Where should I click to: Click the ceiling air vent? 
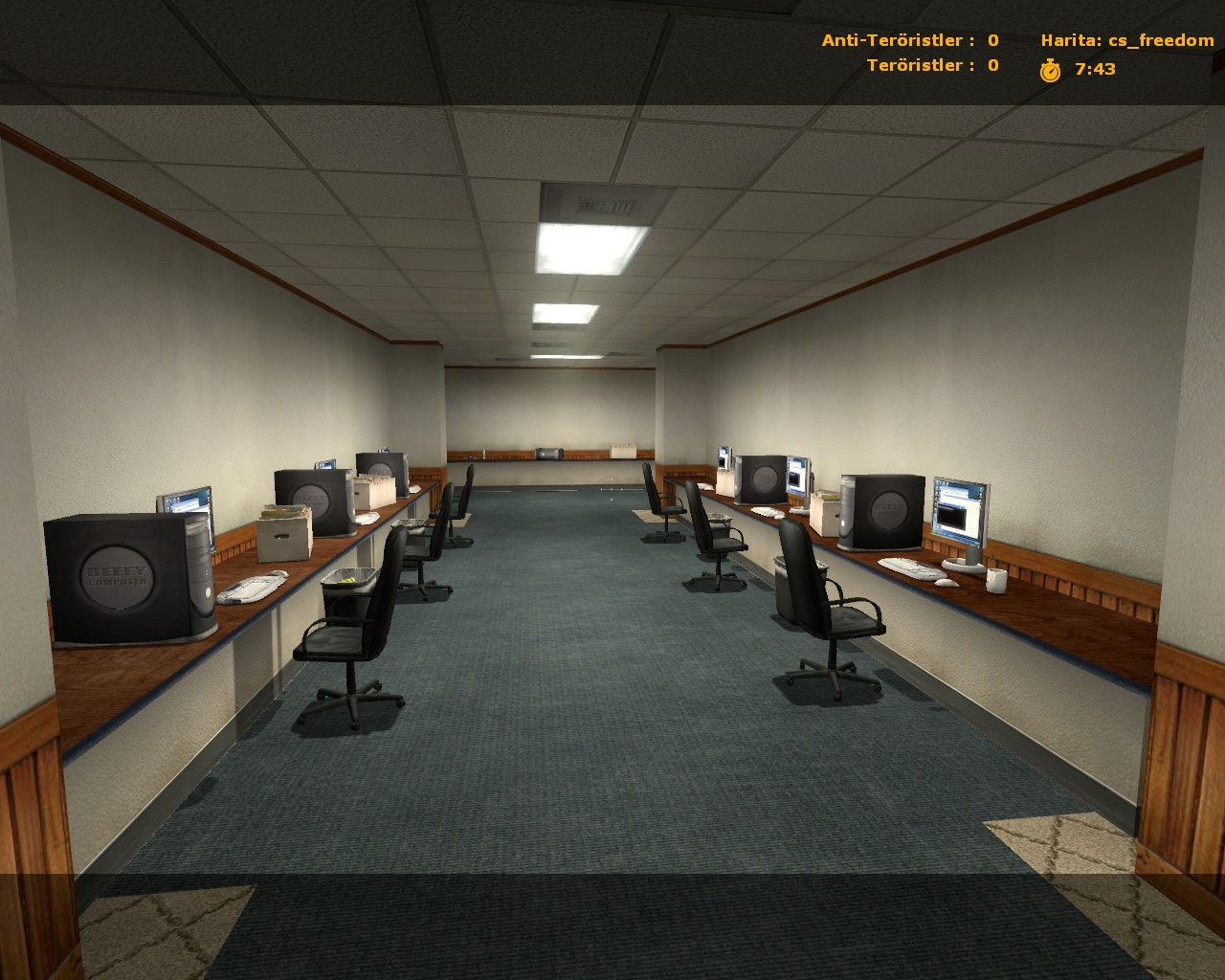[601, 203]
